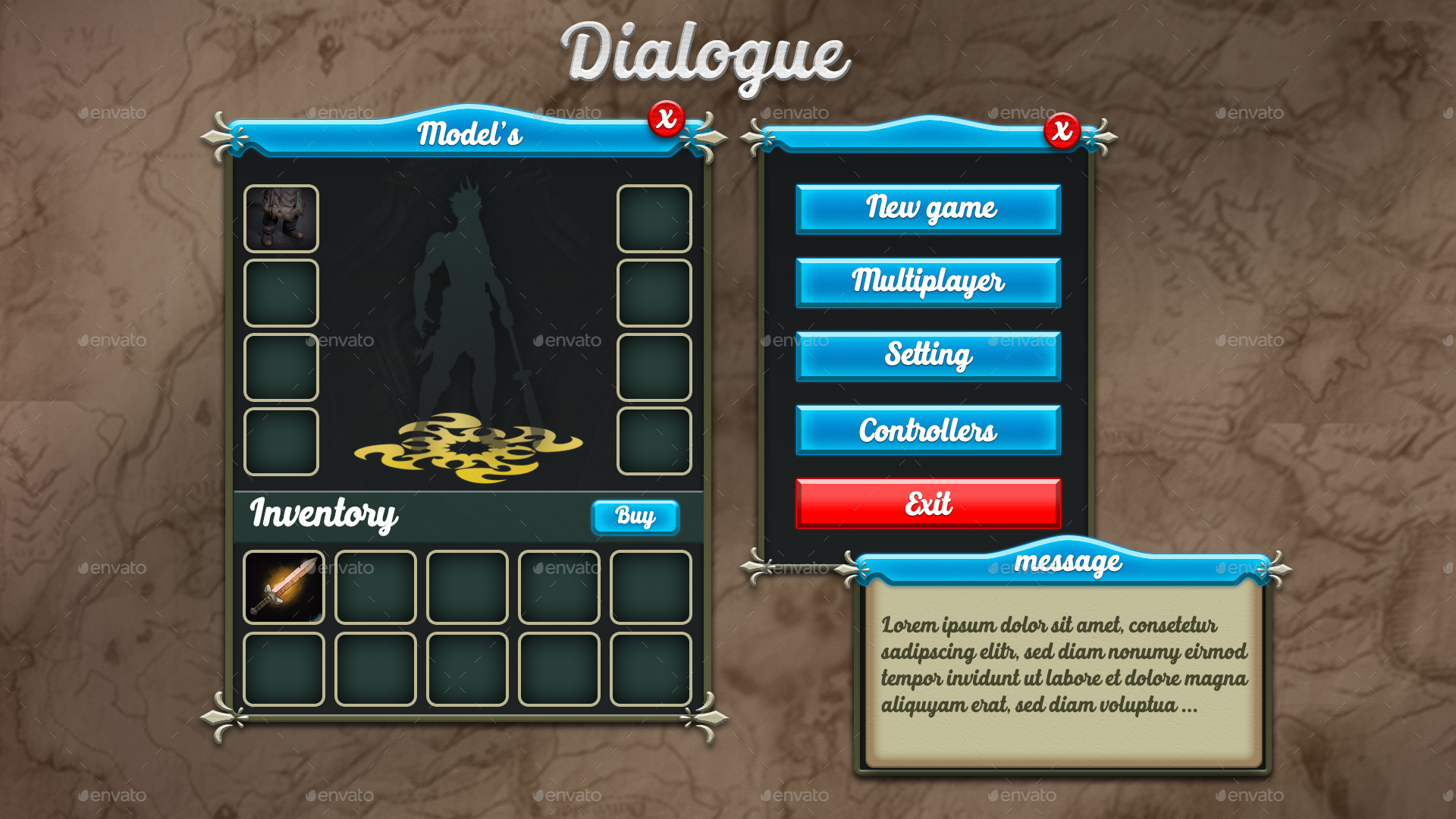Open the Setting menu
The height and width of the screenshot is (819, 1456).
928,356
